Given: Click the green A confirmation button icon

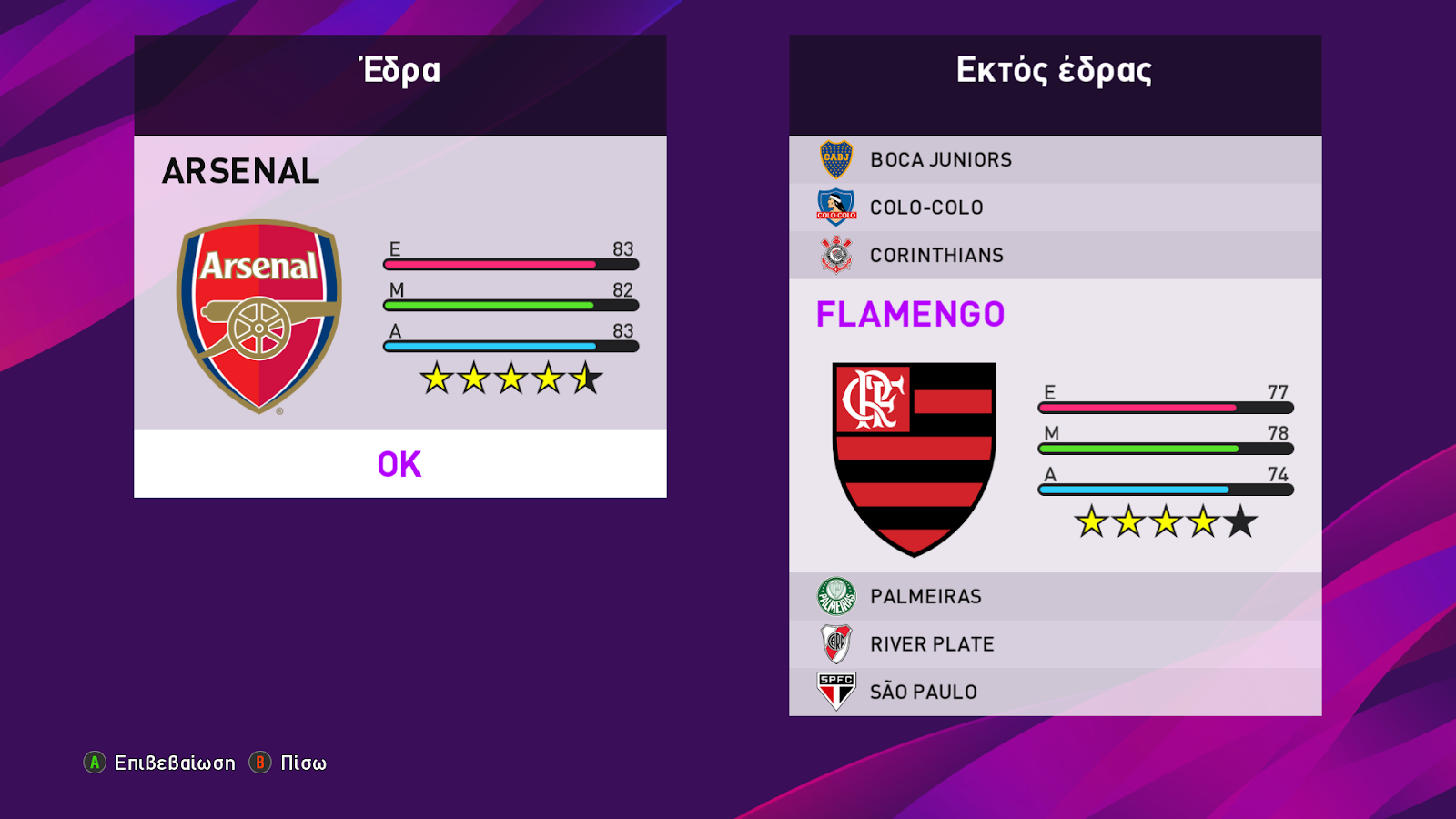Looking at the screenshot, I should click(94, 763).
